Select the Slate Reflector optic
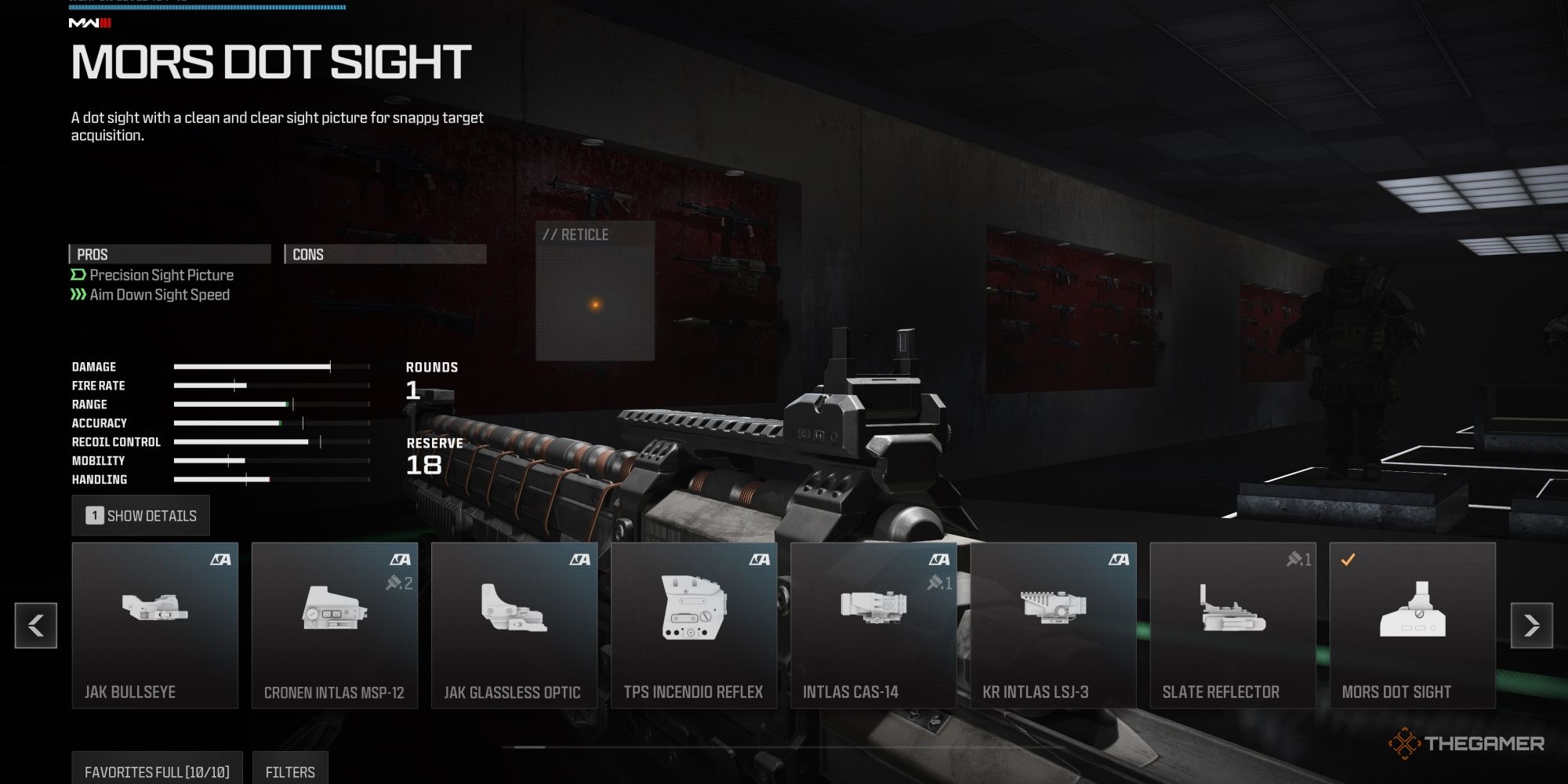The height and width of the screenshot is (784, 1568). [x=1232, y=623]
